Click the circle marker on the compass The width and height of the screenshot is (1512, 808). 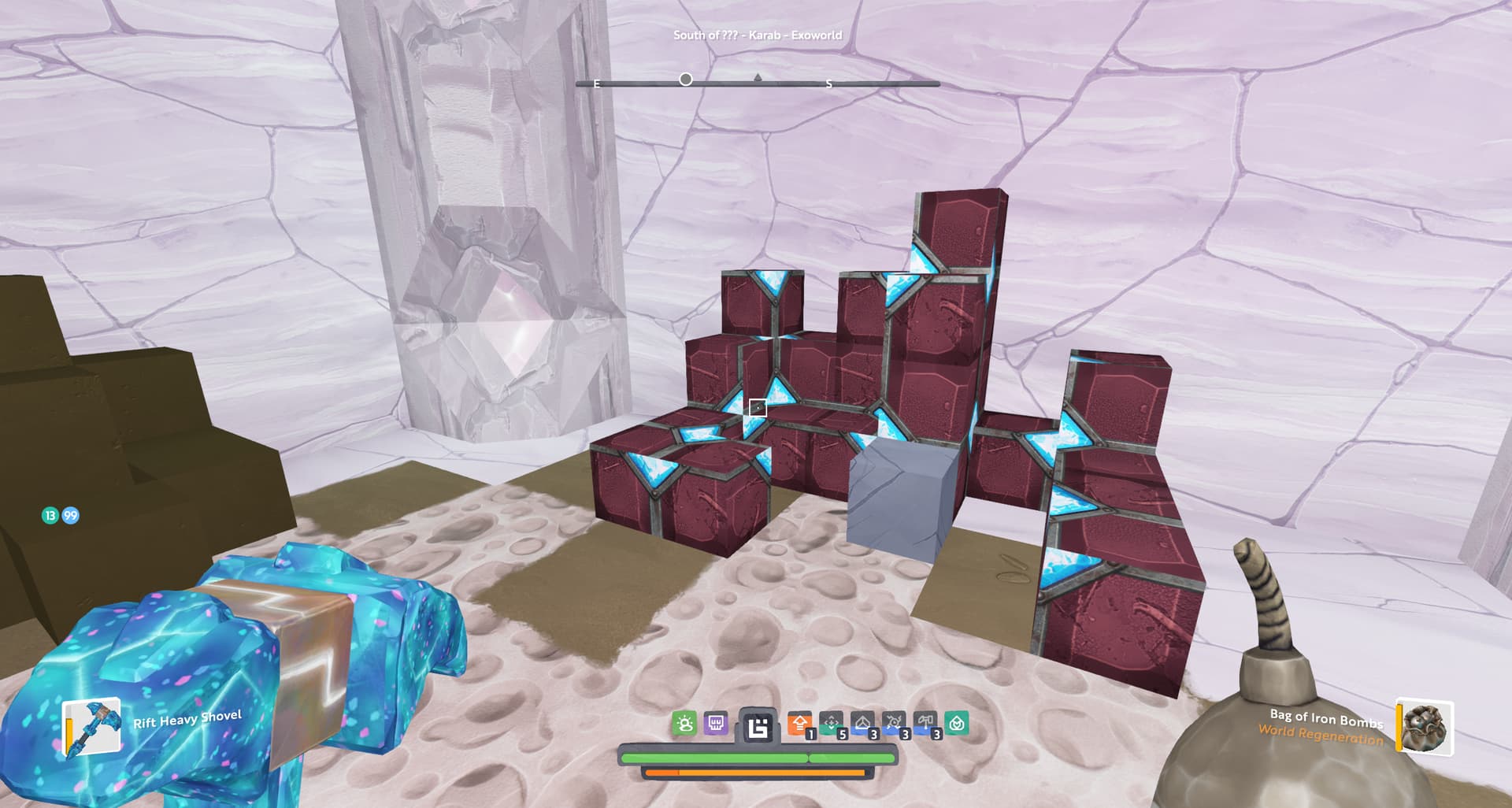[686, 80]
